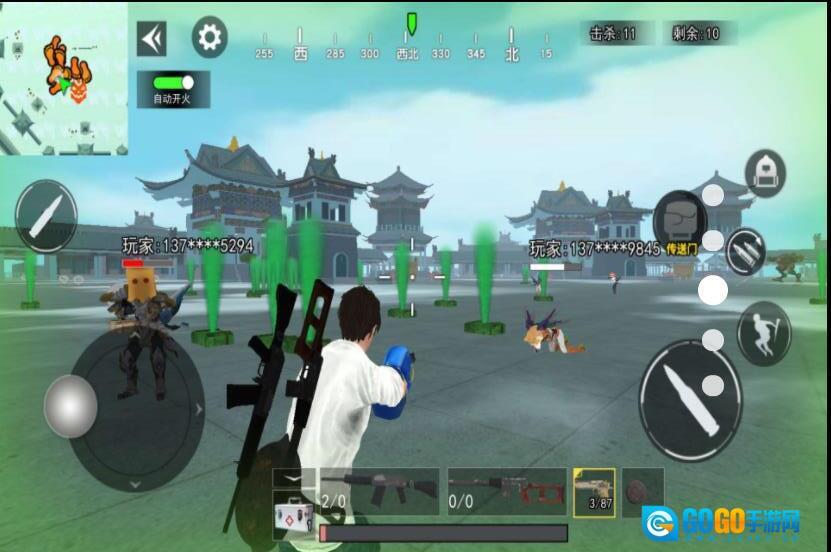Choose the gold pistol slot showing 3/87
Screen dimensions: 831x552
pos(594,491)
